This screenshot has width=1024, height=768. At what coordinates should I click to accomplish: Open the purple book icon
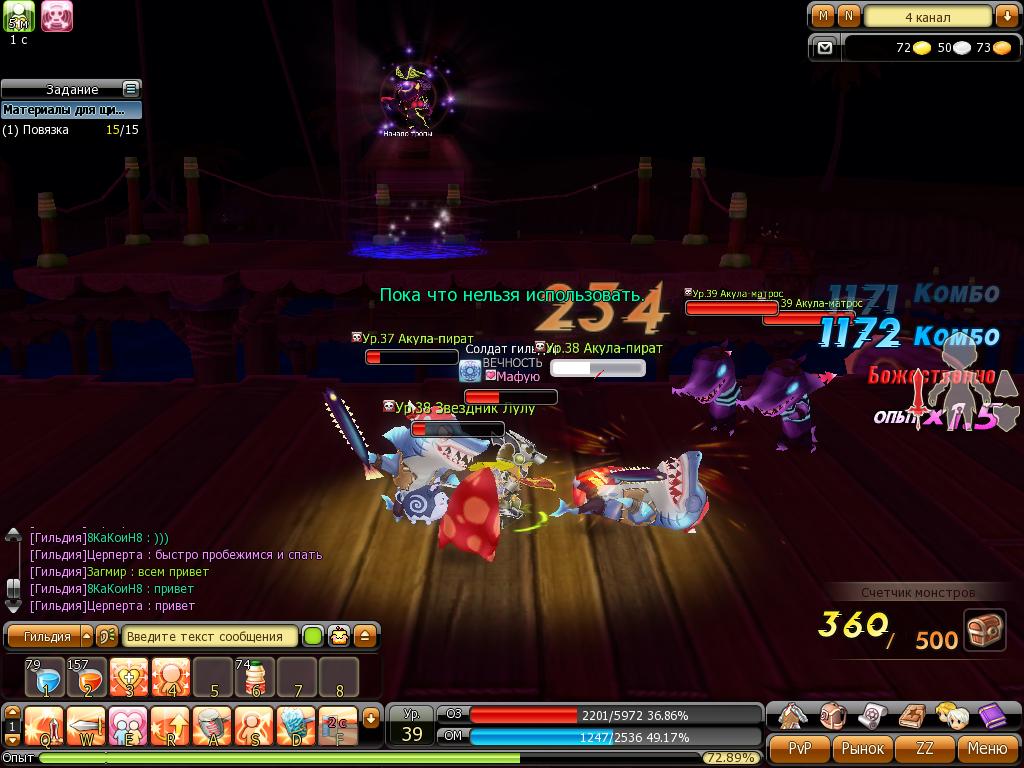click(990, 715)
